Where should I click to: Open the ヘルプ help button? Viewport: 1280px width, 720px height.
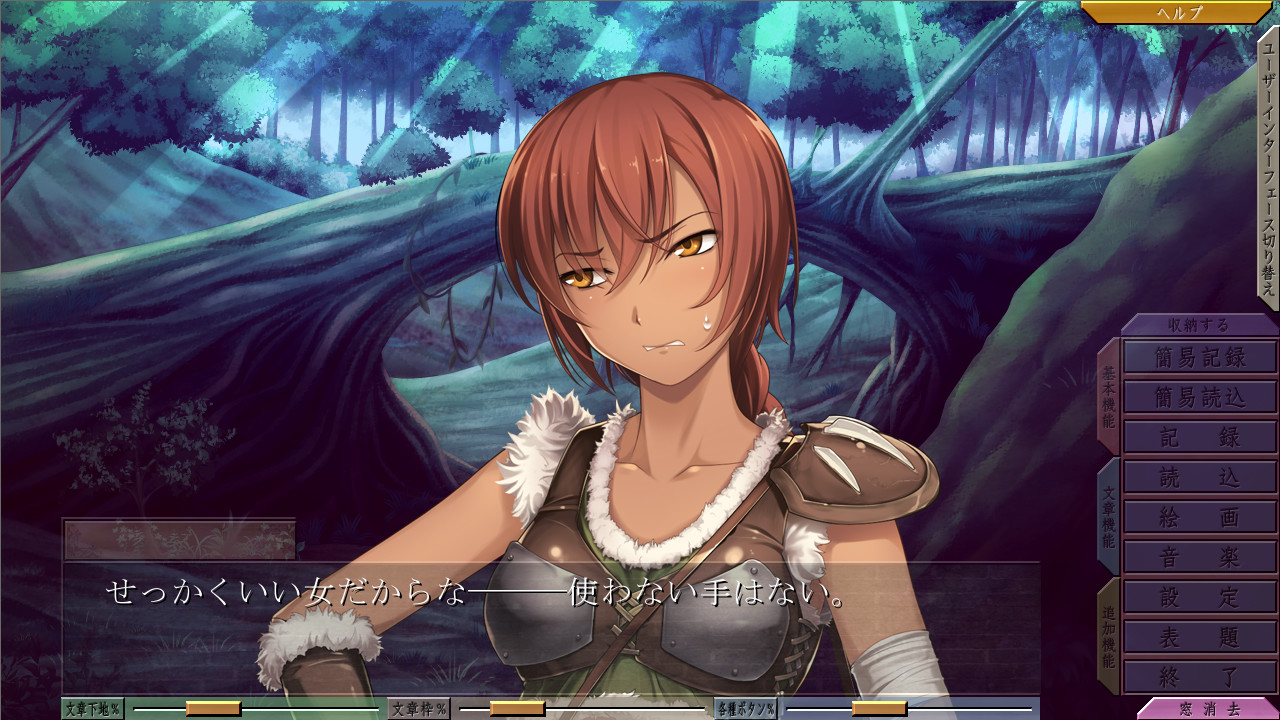[x=1178, y=13]
